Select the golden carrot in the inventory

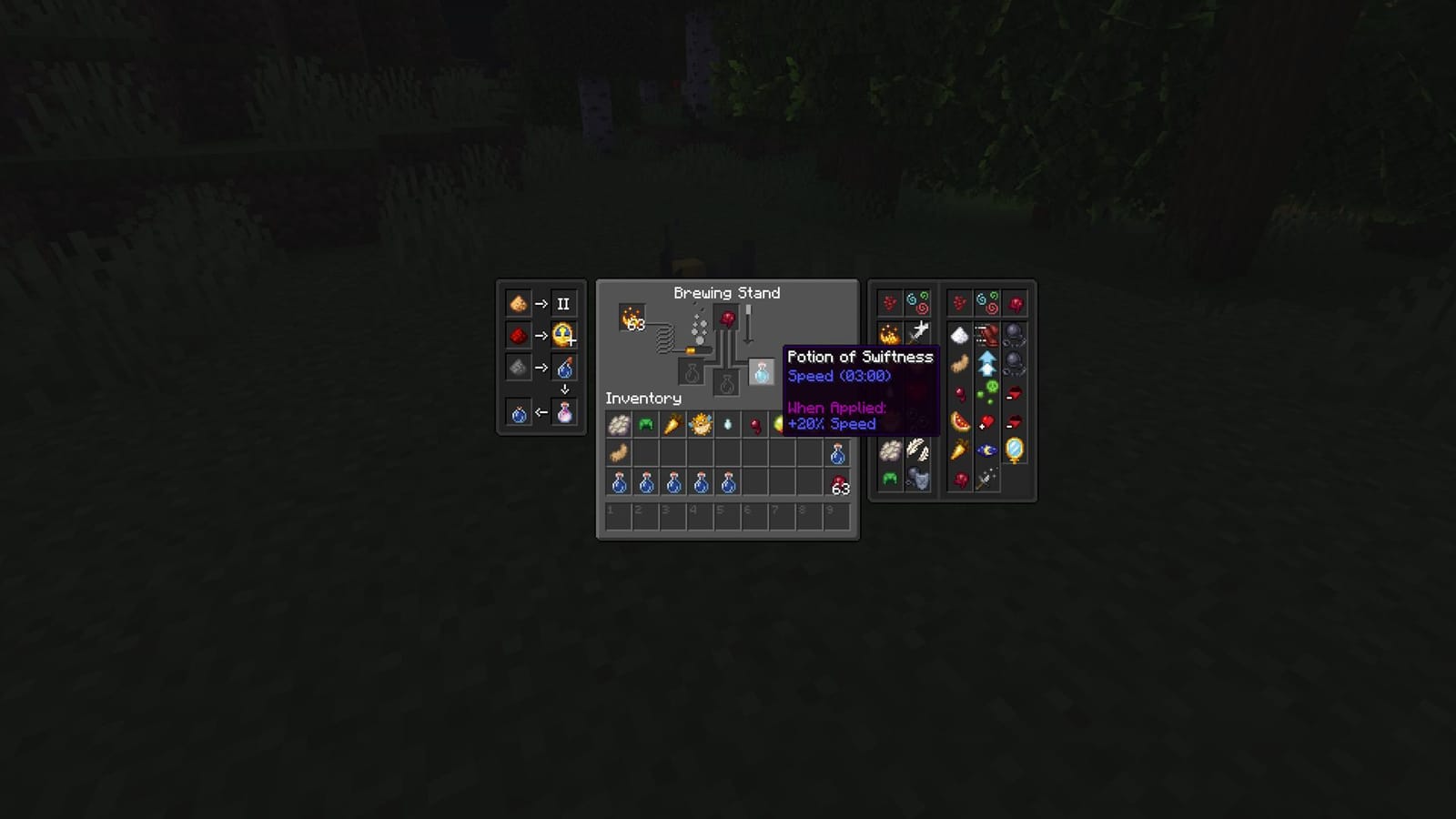672,425
